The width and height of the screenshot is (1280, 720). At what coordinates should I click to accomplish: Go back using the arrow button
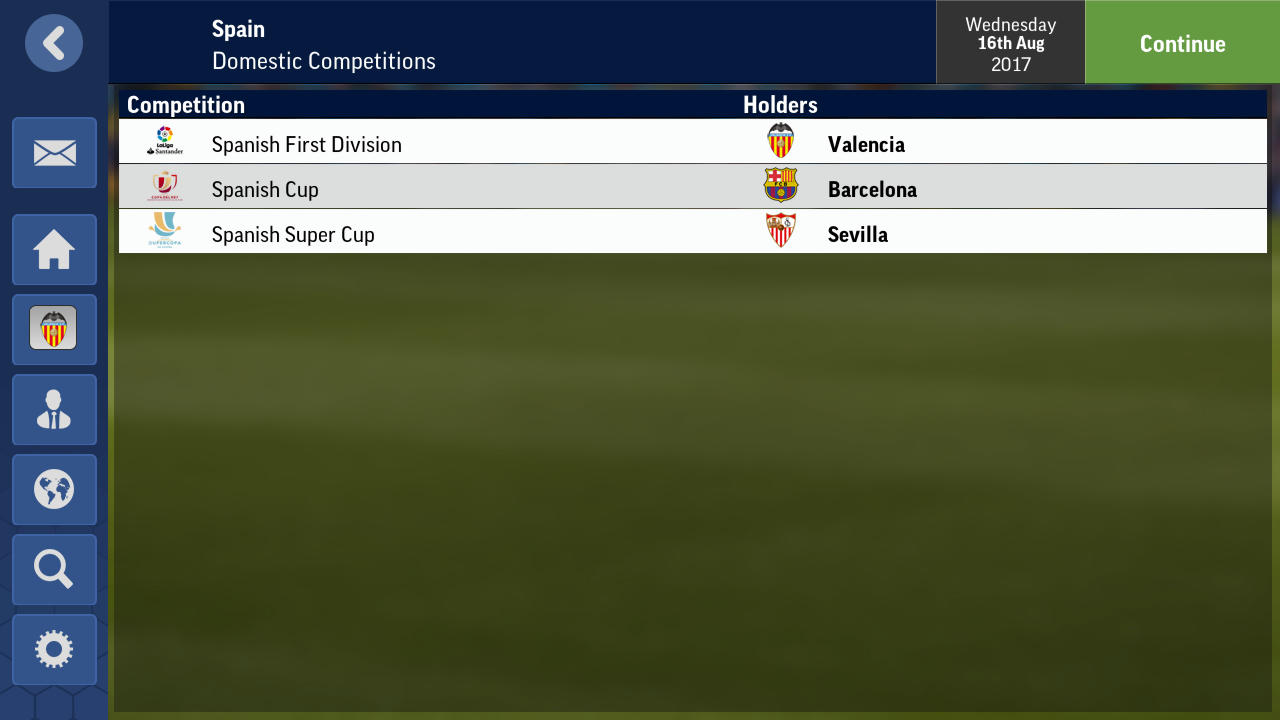click(54, 43)
